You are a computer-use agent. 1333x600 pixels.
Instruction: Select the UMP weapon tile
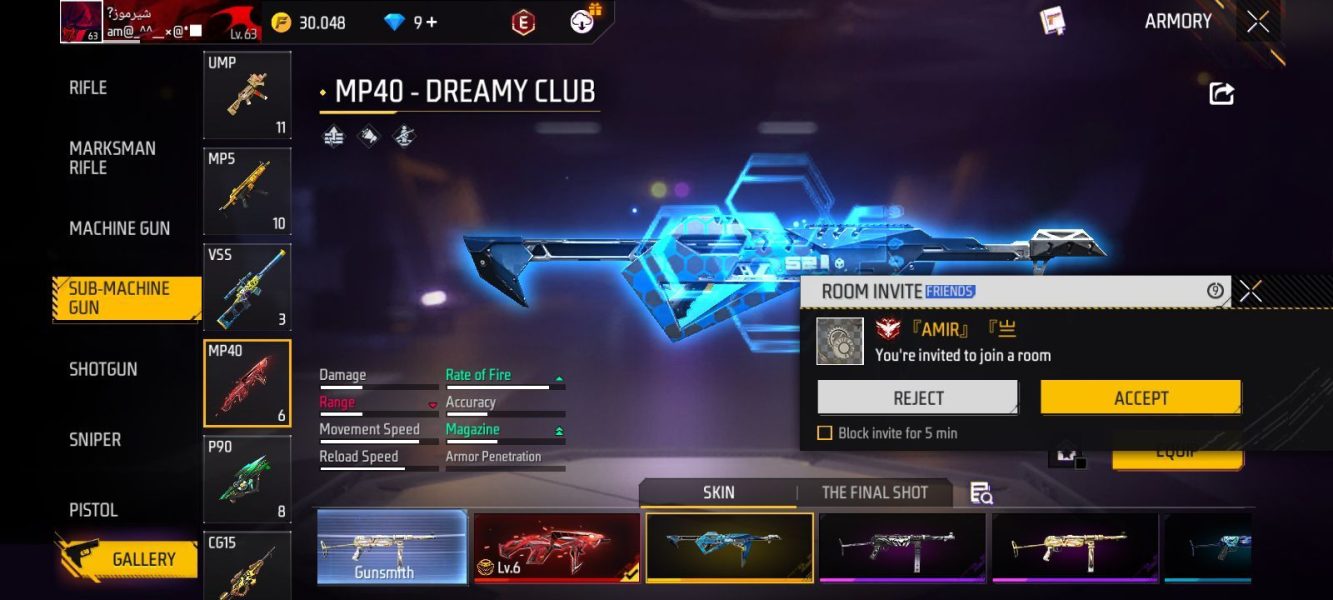247,95
